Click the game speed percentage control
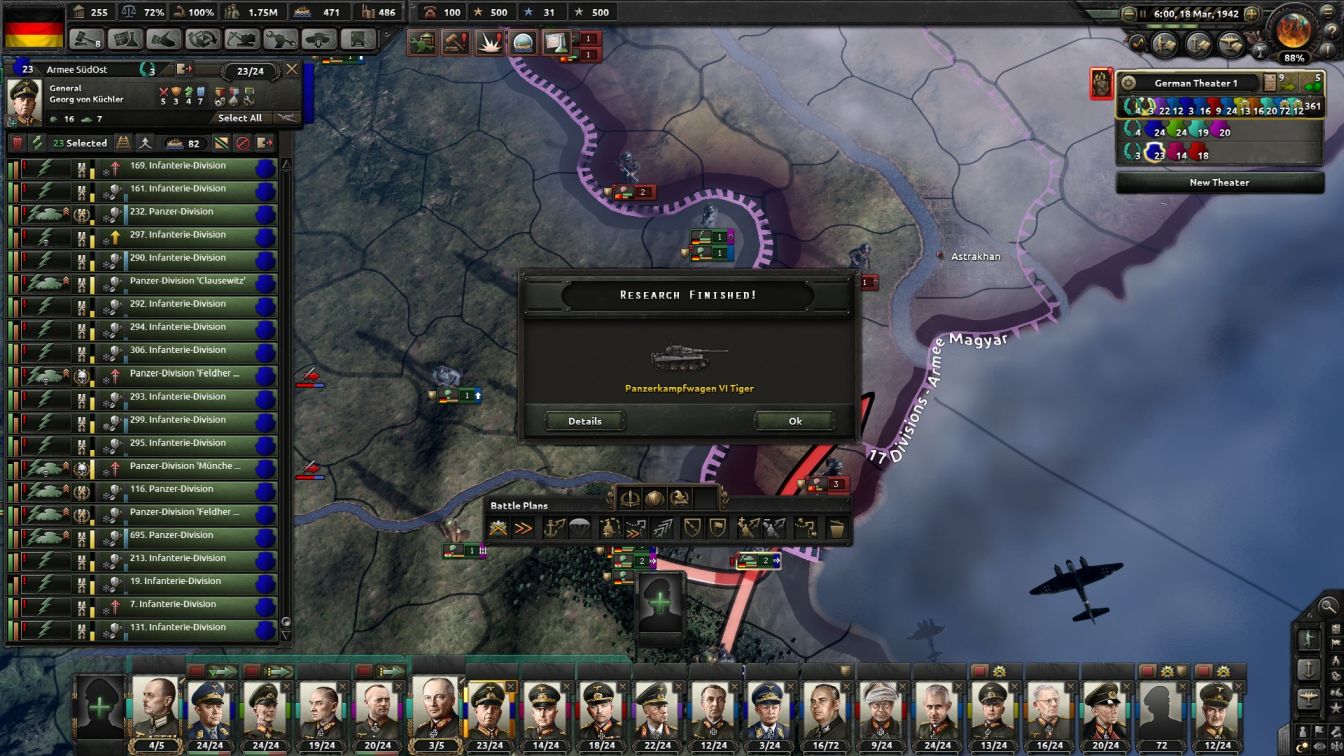This screenshot has height=756, width=1344. click(x=1293, y=57)
